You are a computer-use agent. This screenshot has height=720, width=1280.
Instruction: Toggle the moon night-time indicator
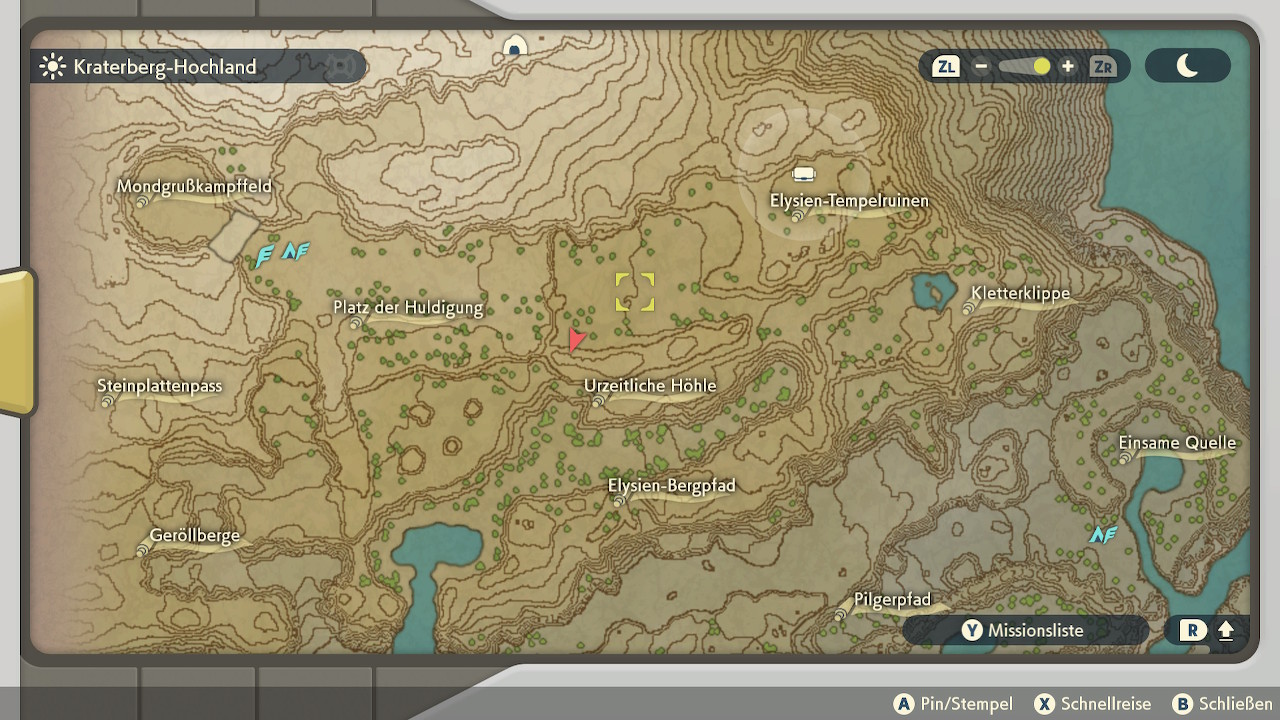(x=1187, y=66)
